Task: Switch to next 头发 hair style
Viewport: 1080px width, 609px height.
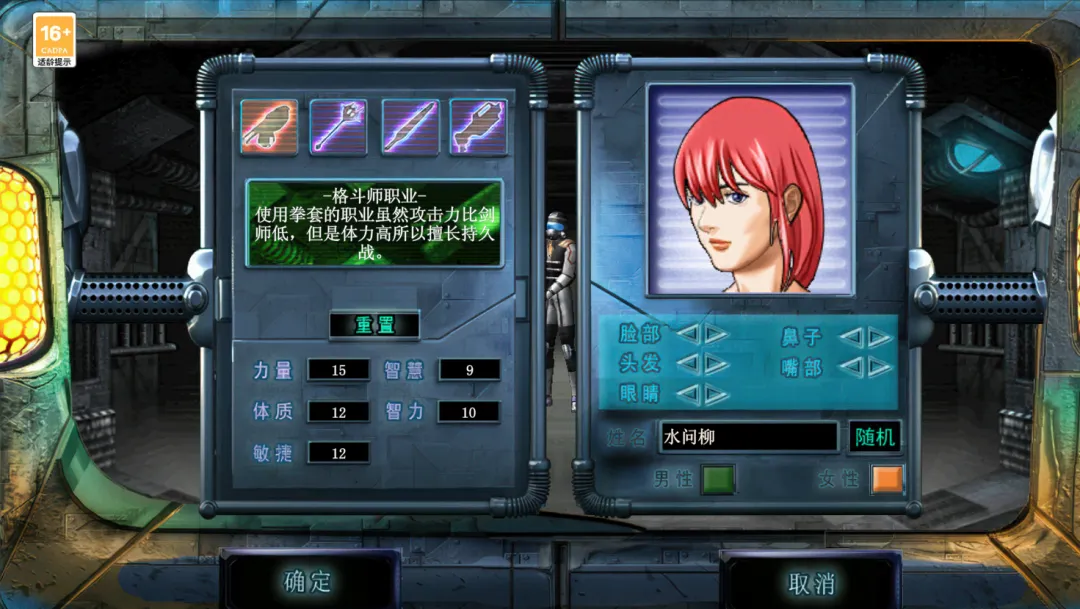Action: 716,363
